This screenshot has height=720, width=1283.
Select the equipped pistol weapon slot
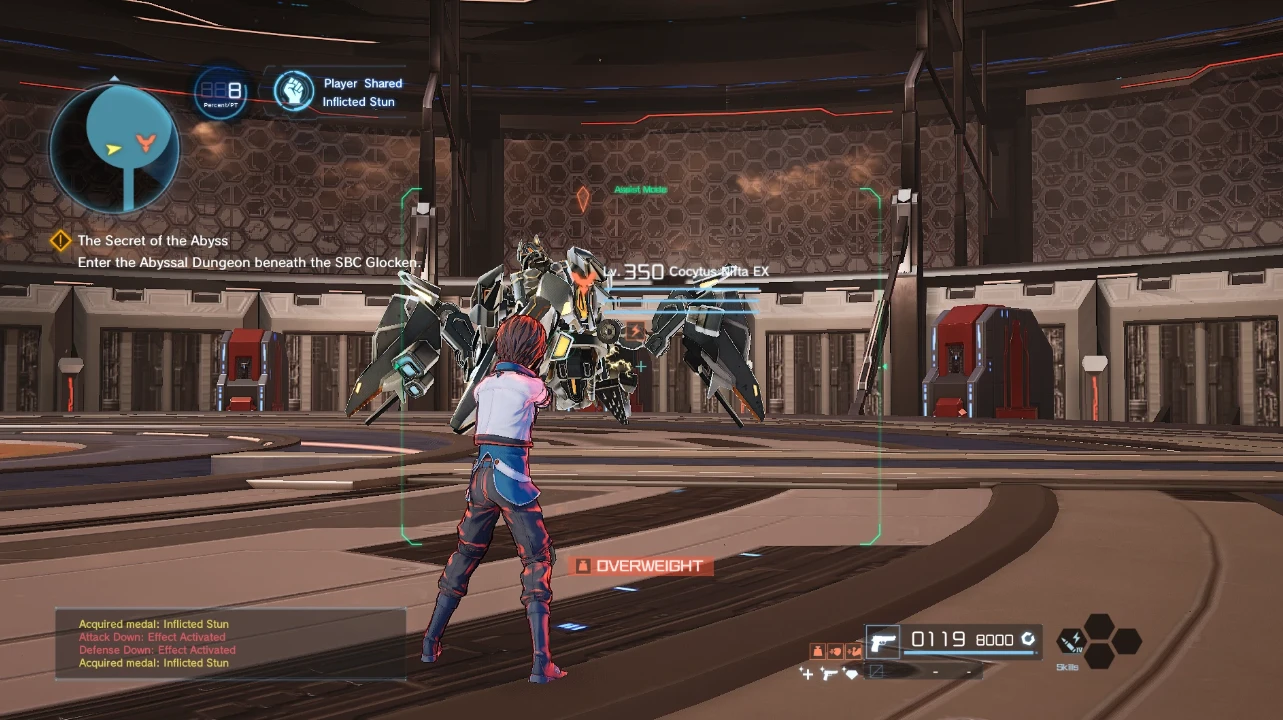[x=883, y=640]
